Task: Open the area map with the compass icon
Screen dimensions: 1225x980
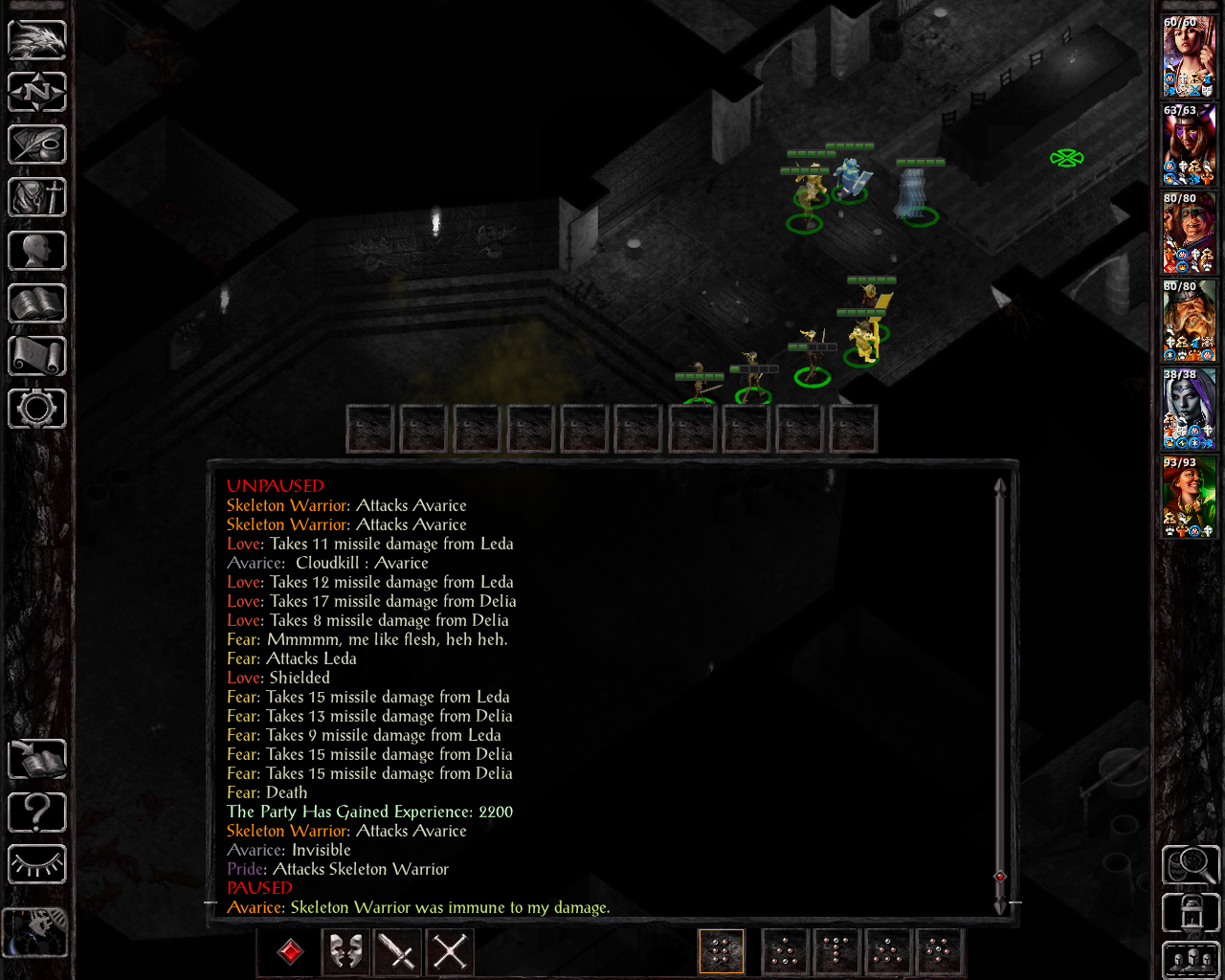Action: pos(37,93)
